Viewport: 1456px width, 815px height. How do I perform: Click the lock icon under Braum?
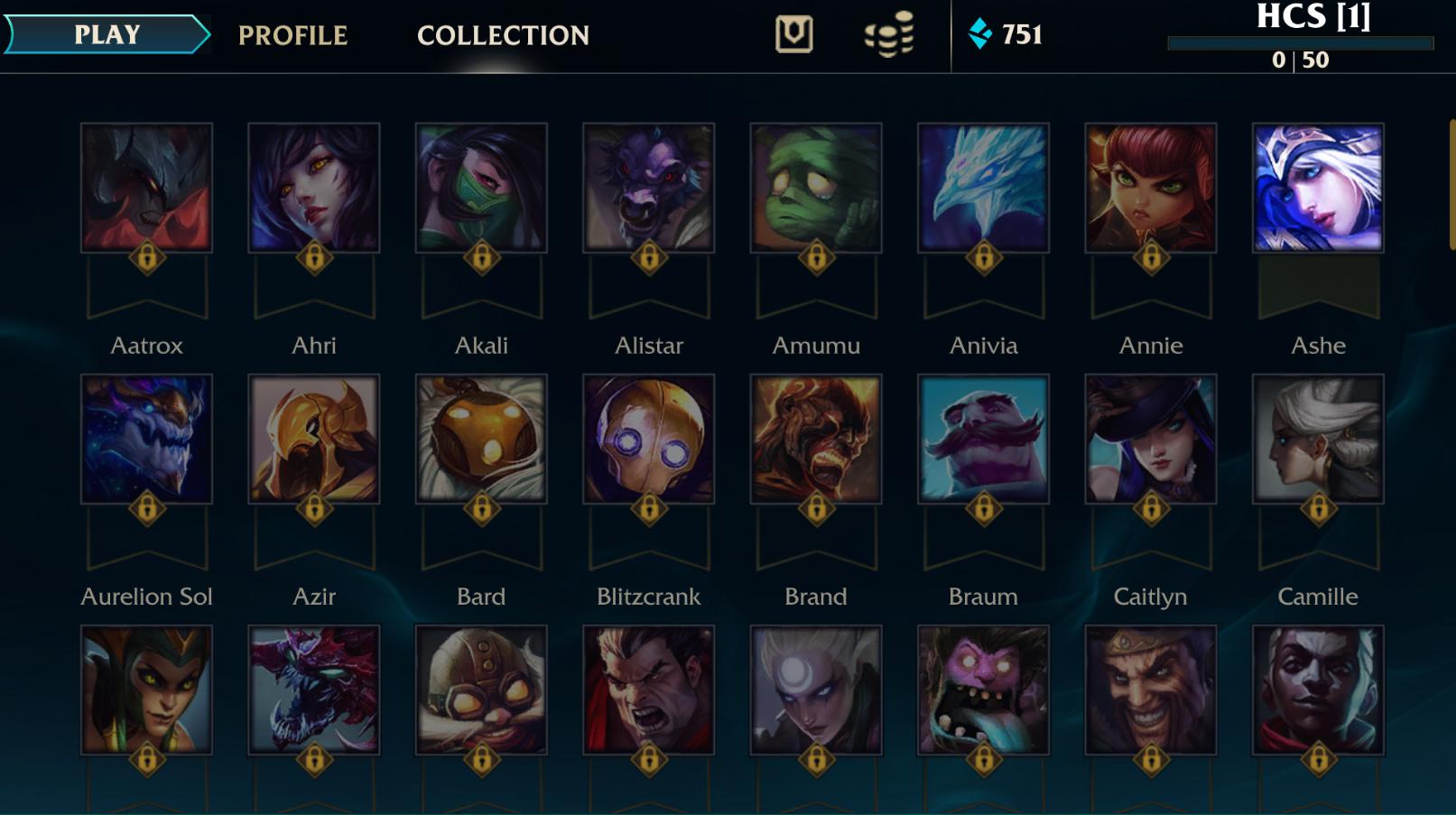983,507
